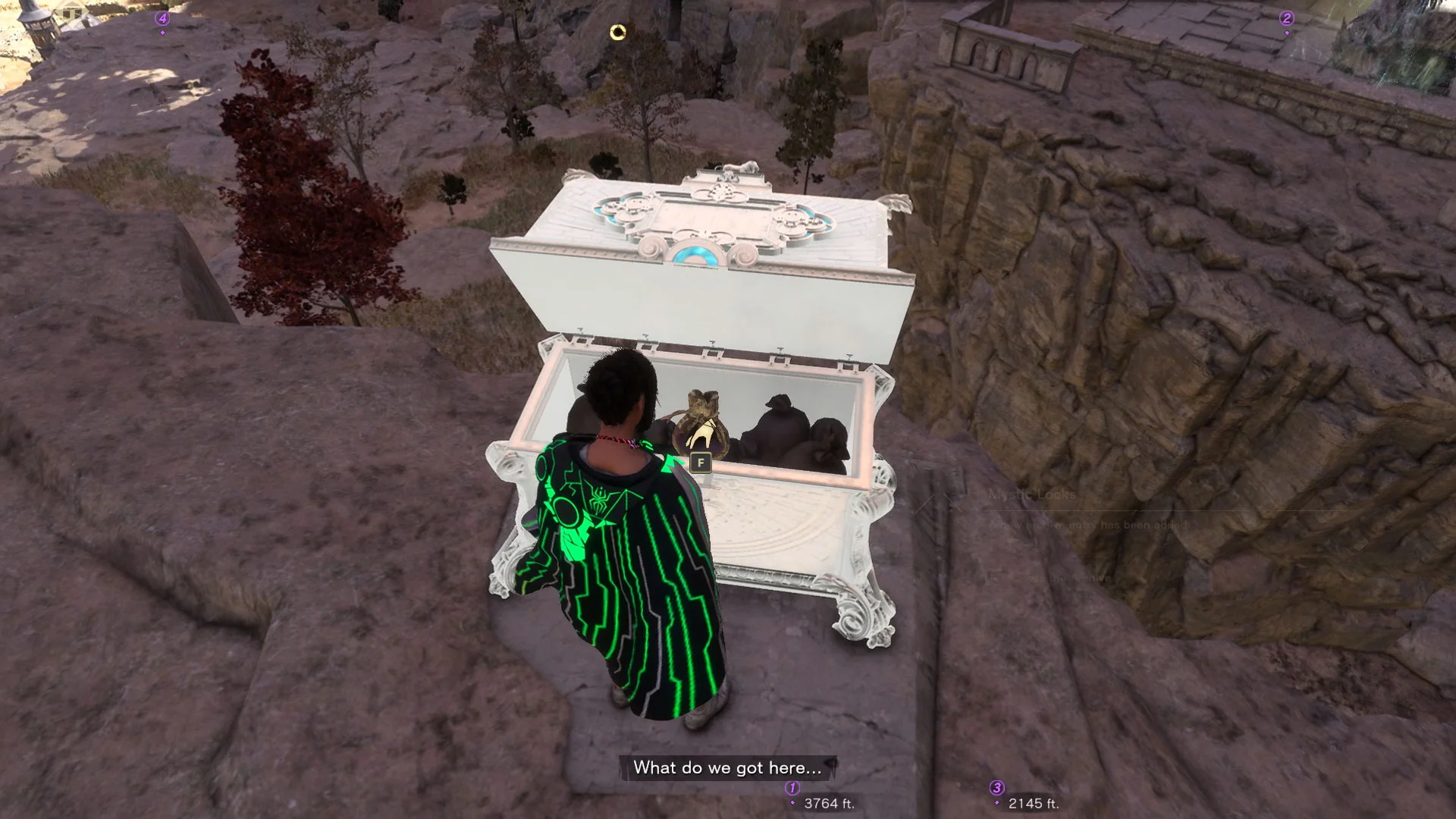
Task: Click the purple diamond below marker 4
Action: [x=162, y=32]
